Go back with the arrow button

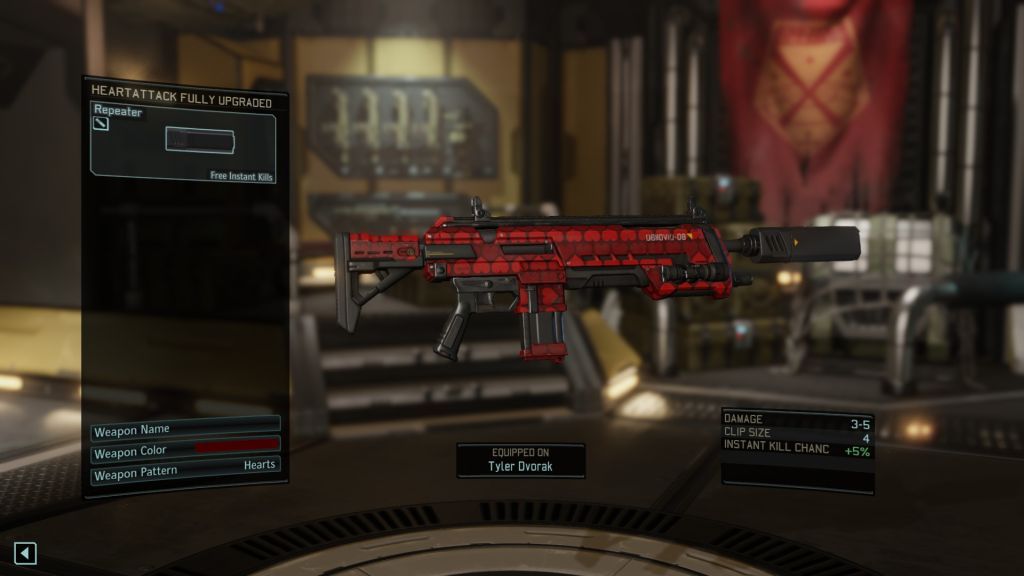[25, 552]
